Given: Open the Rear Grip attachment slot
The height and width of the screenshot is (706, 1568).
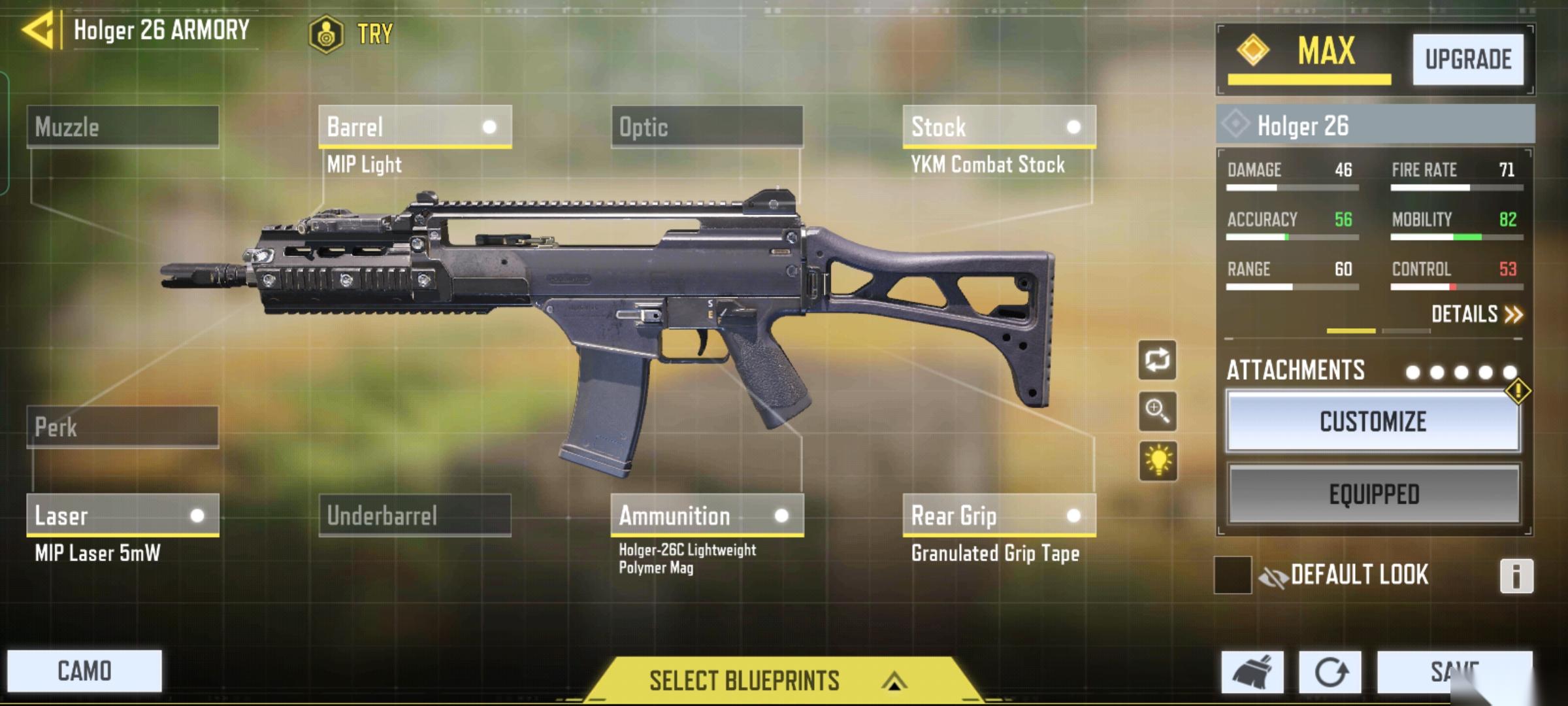Looking at the screenshot, I should click(999, 515).
